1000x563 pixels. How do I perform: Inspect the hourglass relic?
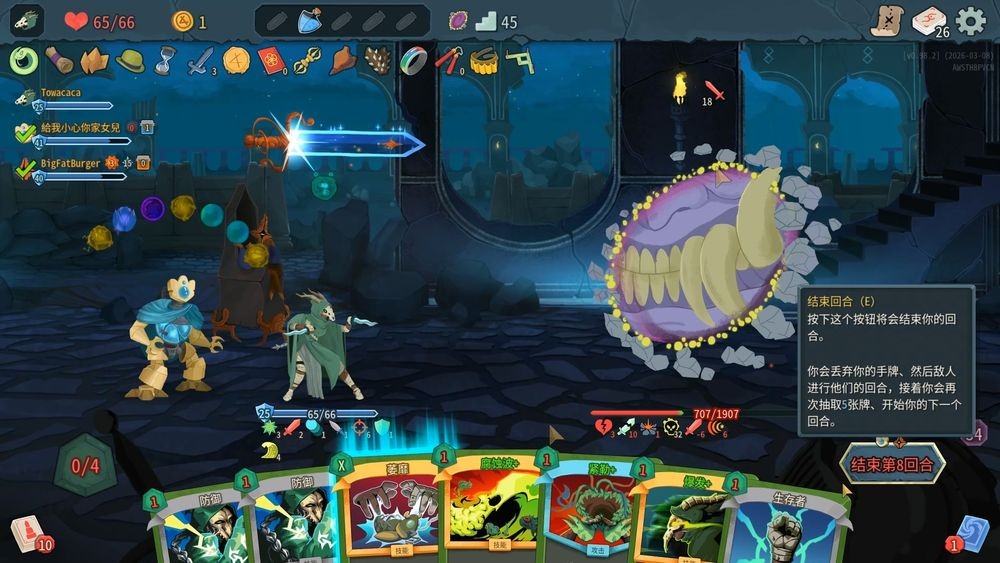165,61
